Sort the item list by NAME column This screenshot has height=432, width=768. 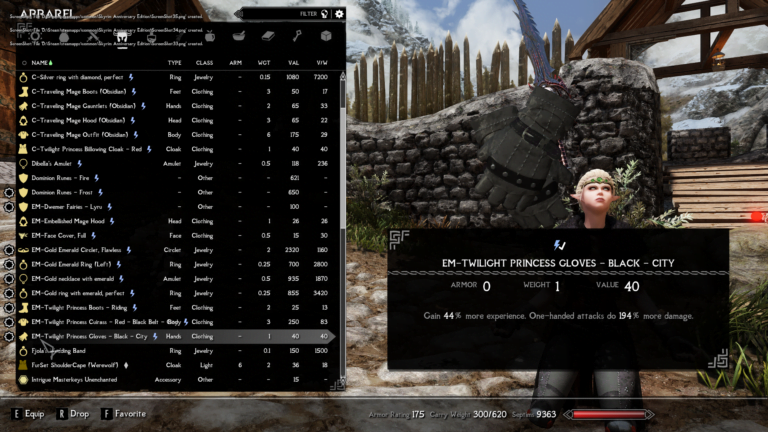pyautogui.click(x=41, y=62)
